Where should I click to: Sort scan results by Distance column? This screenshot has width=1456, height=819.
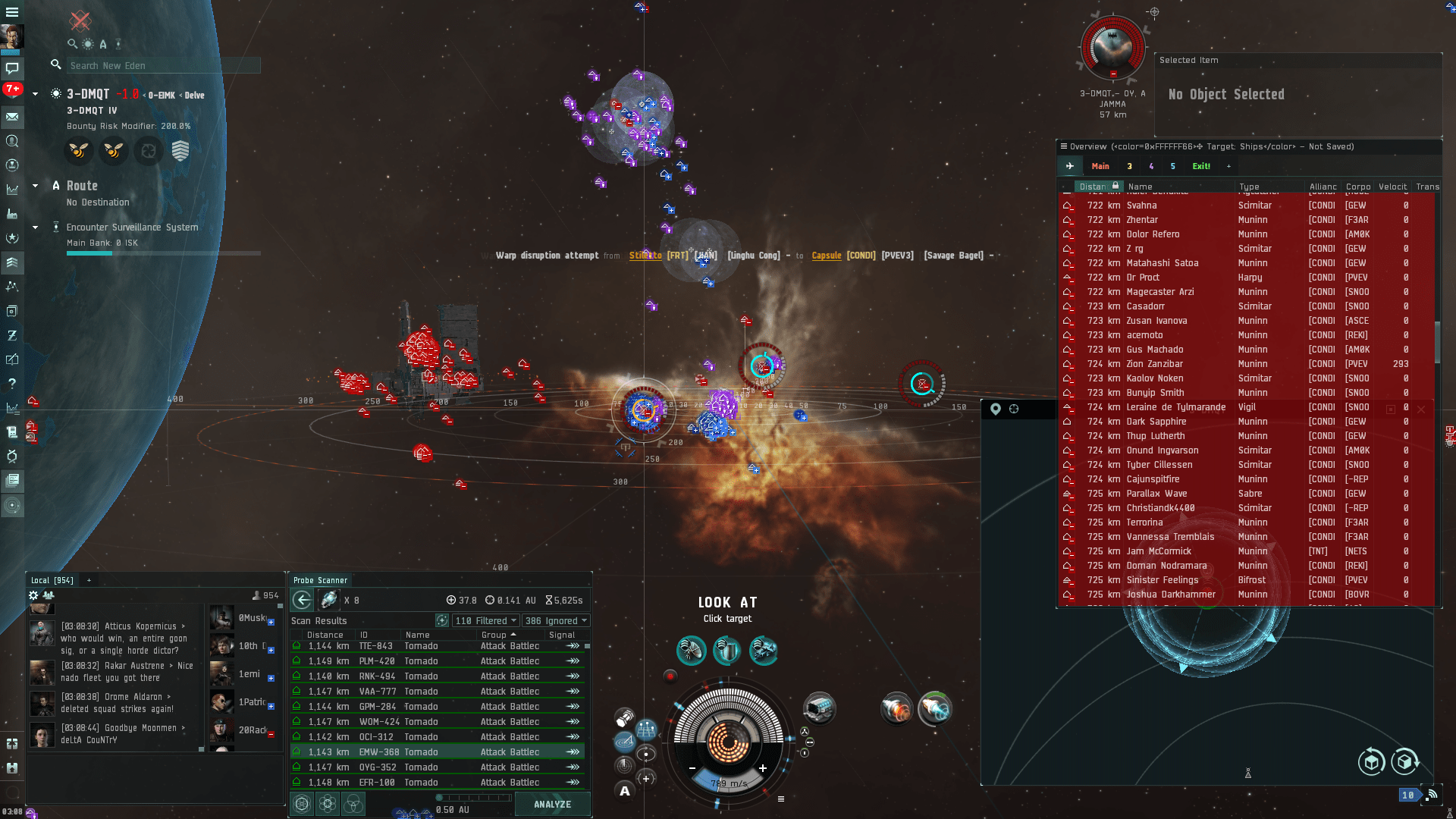point(325,635)
